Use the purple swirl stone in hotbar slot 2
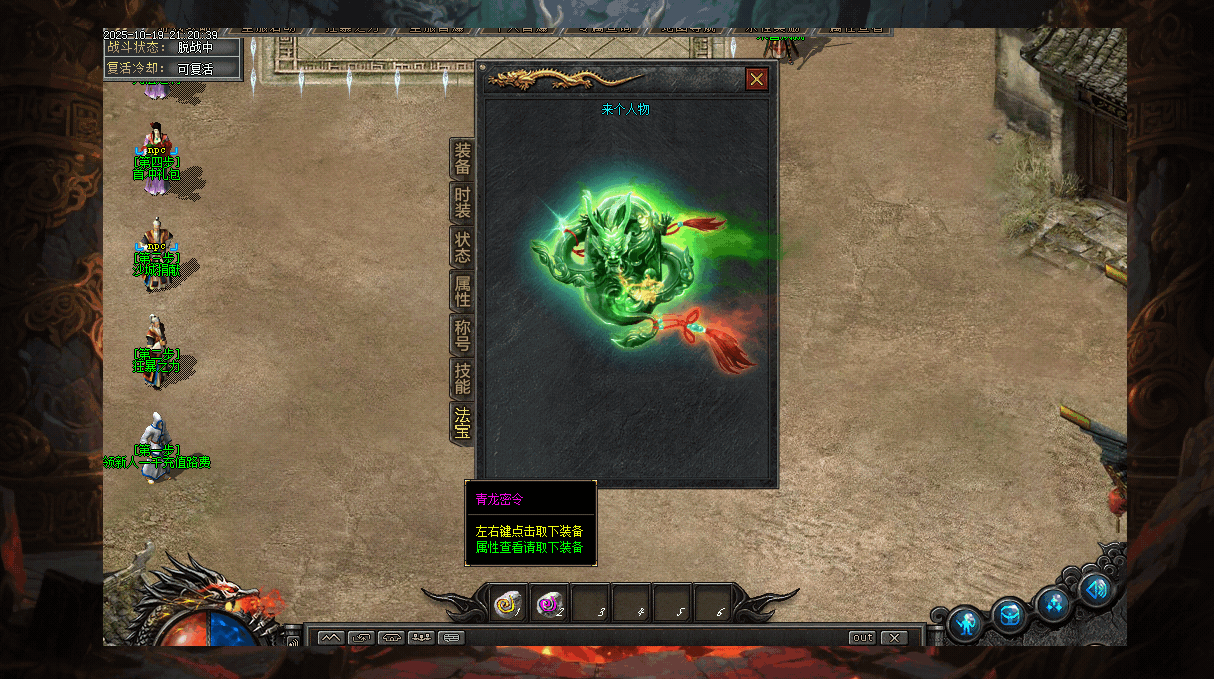Viewport: 1214px width, 679px height. point(549,603)
